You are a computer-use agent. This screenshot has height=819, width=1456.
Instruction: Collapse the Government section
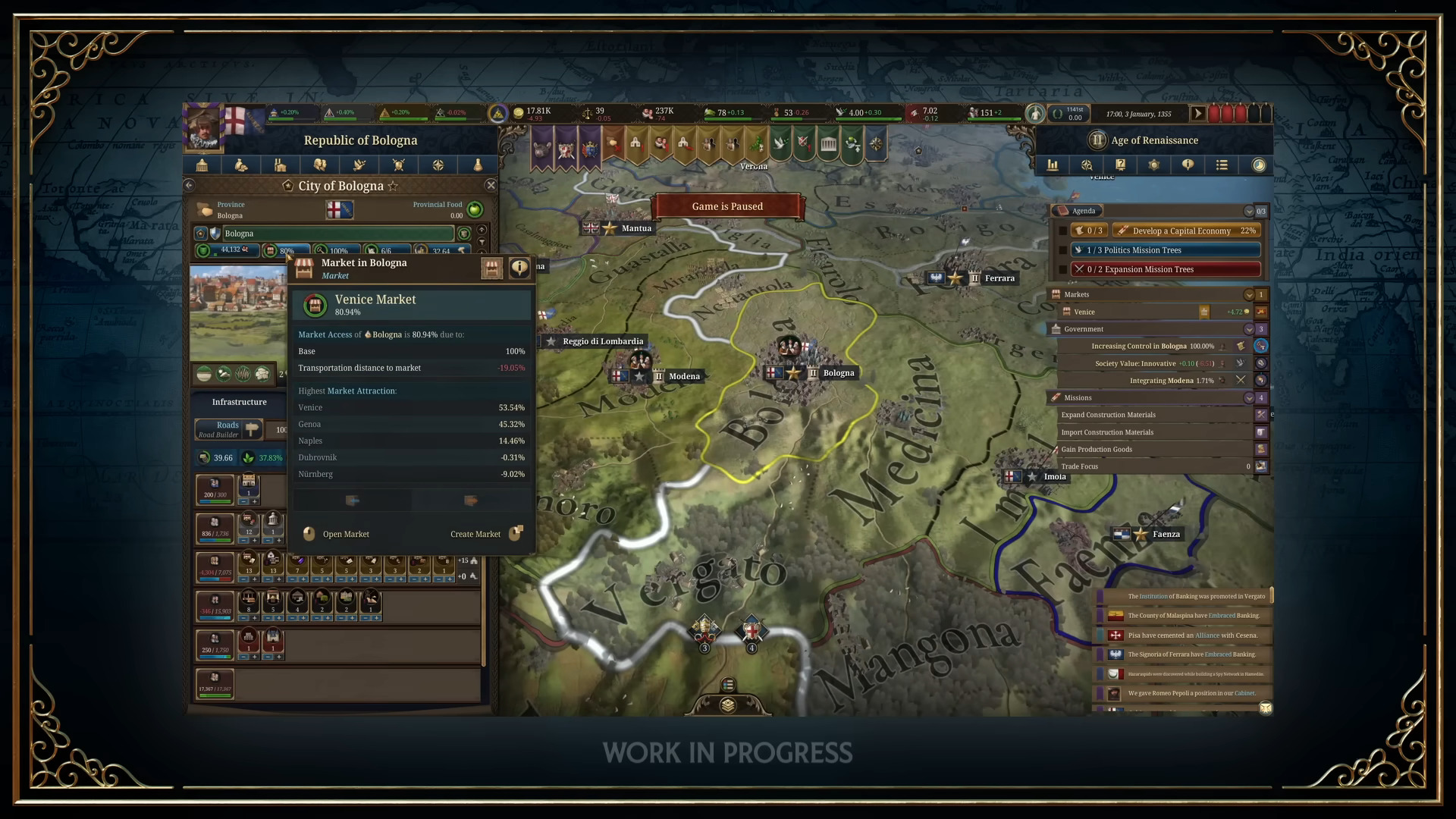coord(1249,329)
